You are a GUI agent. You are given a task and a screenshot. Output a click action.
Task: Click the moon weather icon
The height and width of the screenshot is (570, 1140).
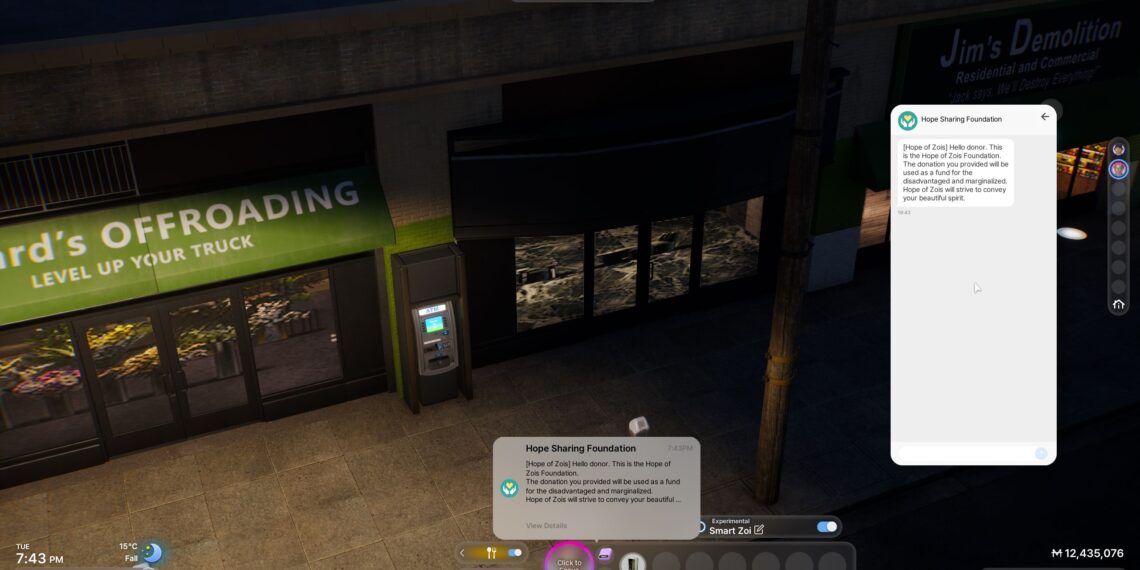tap(151, 552)
